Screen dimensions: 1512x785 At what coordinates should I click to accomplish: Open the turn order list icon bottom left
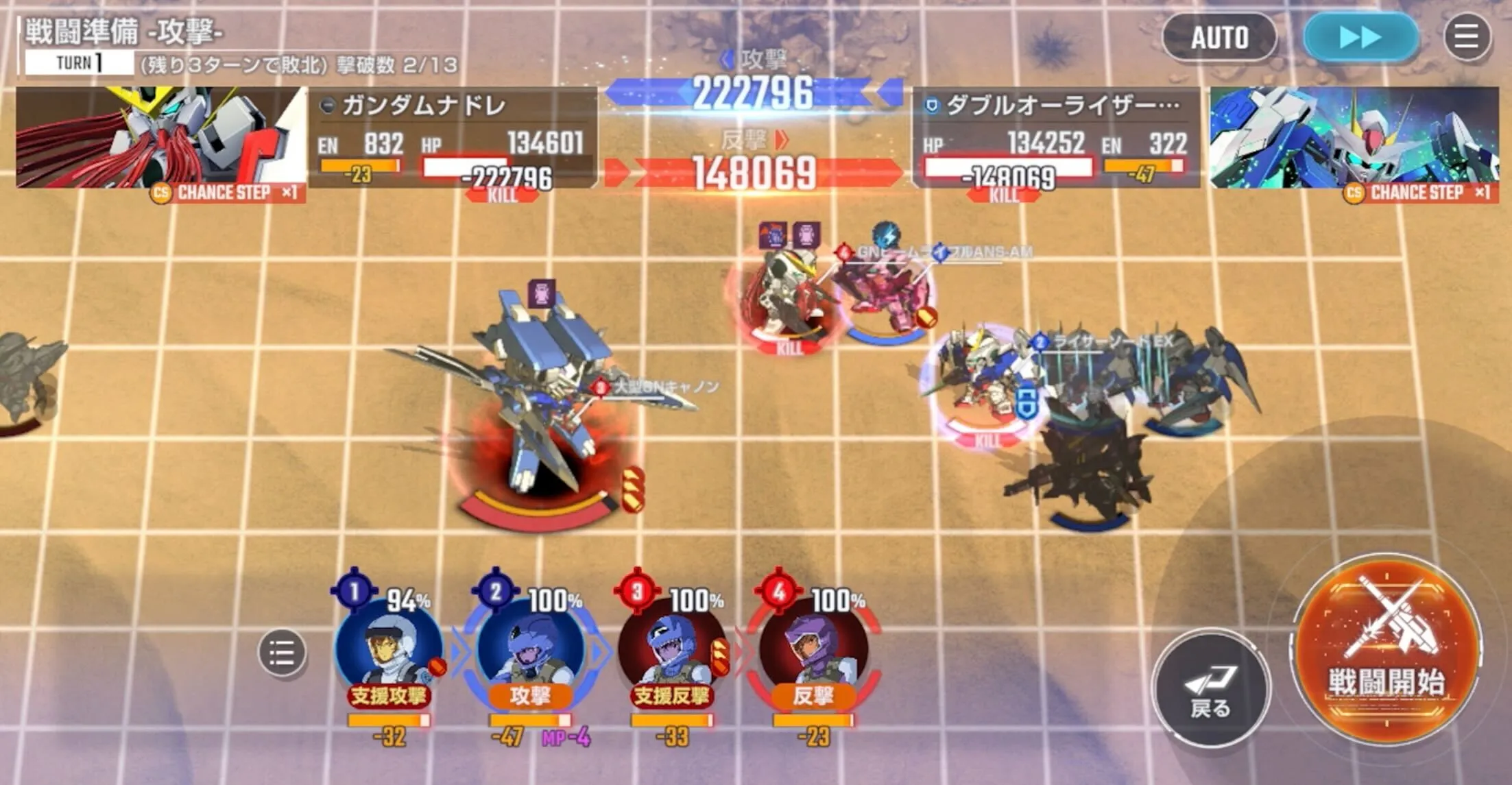[x=283, y=653]
